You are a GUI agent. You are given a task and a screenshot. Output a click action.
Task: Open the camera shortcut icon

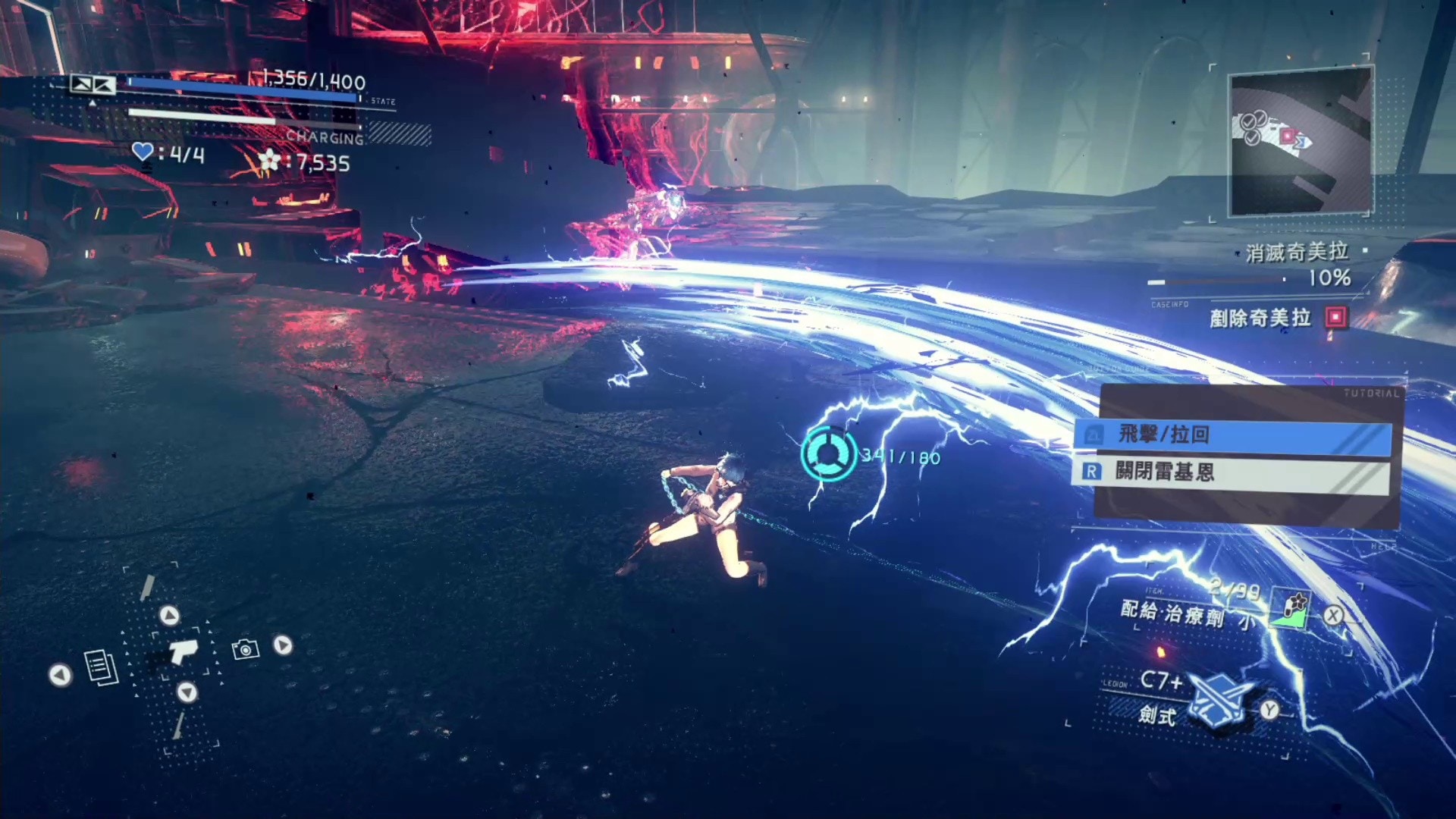[245, 649]
